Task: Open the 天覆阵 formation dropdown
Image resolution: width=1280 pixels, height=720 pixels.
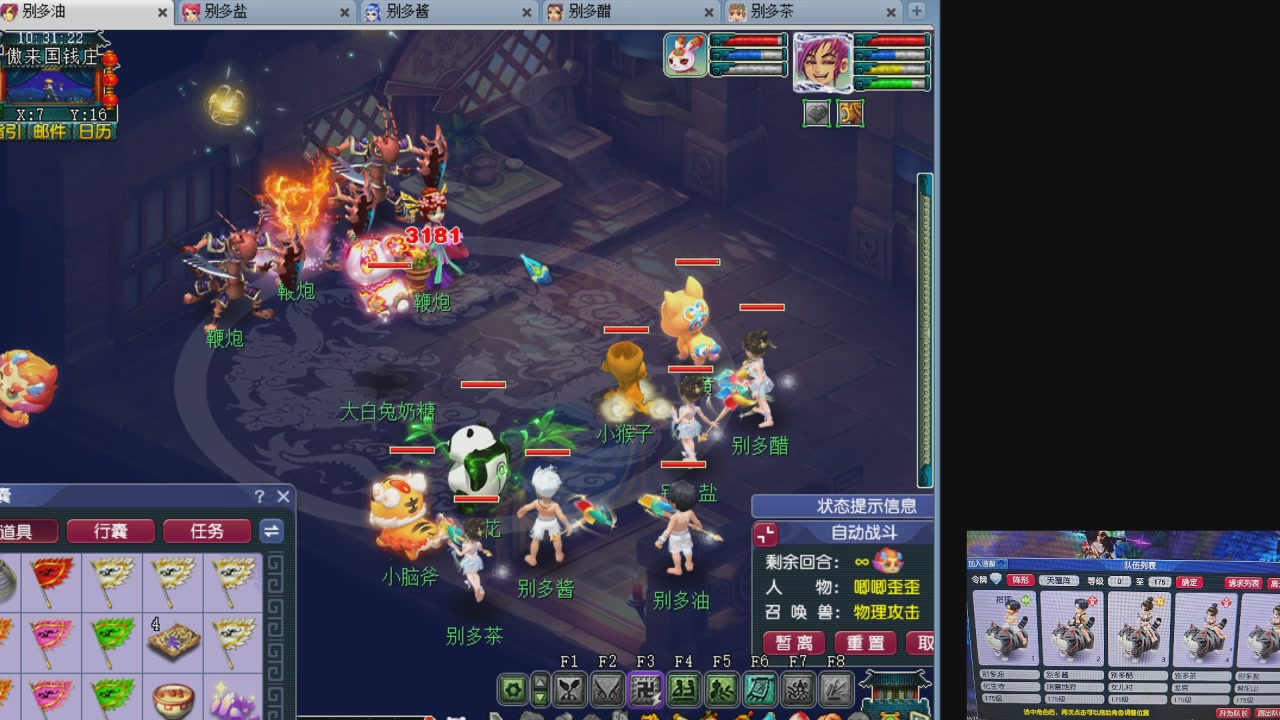Action: click(x=1058, y=581)
